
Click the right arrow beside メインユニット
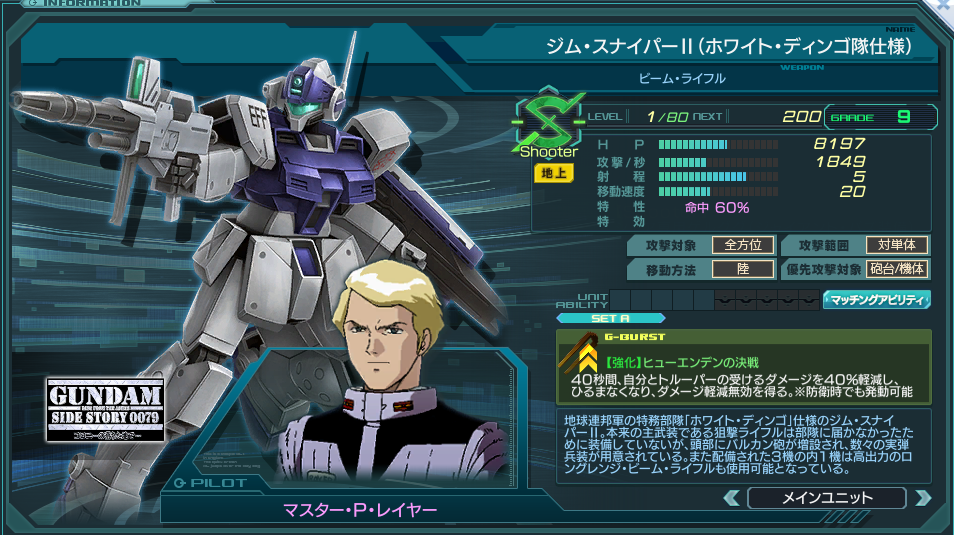coord(922,498)
